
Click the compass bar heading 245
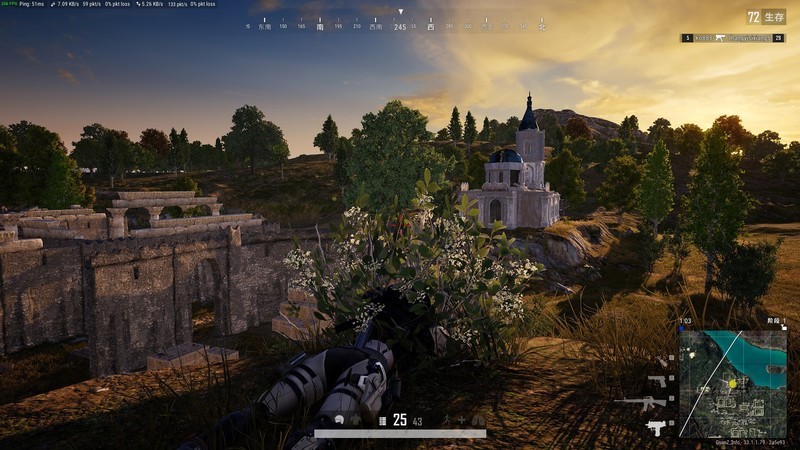[x=400, y=26]
